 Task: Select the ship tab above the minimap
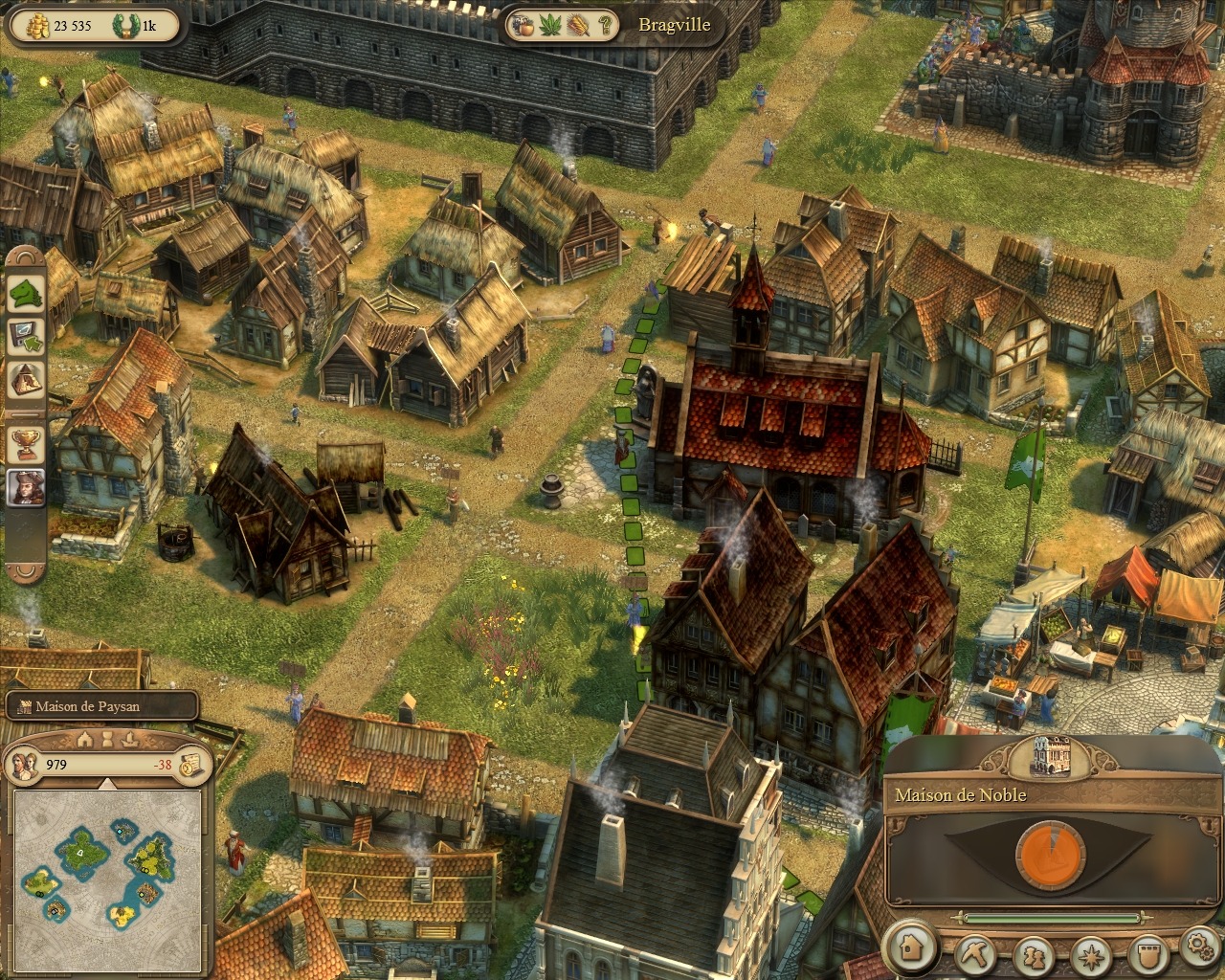pos(130,739)
